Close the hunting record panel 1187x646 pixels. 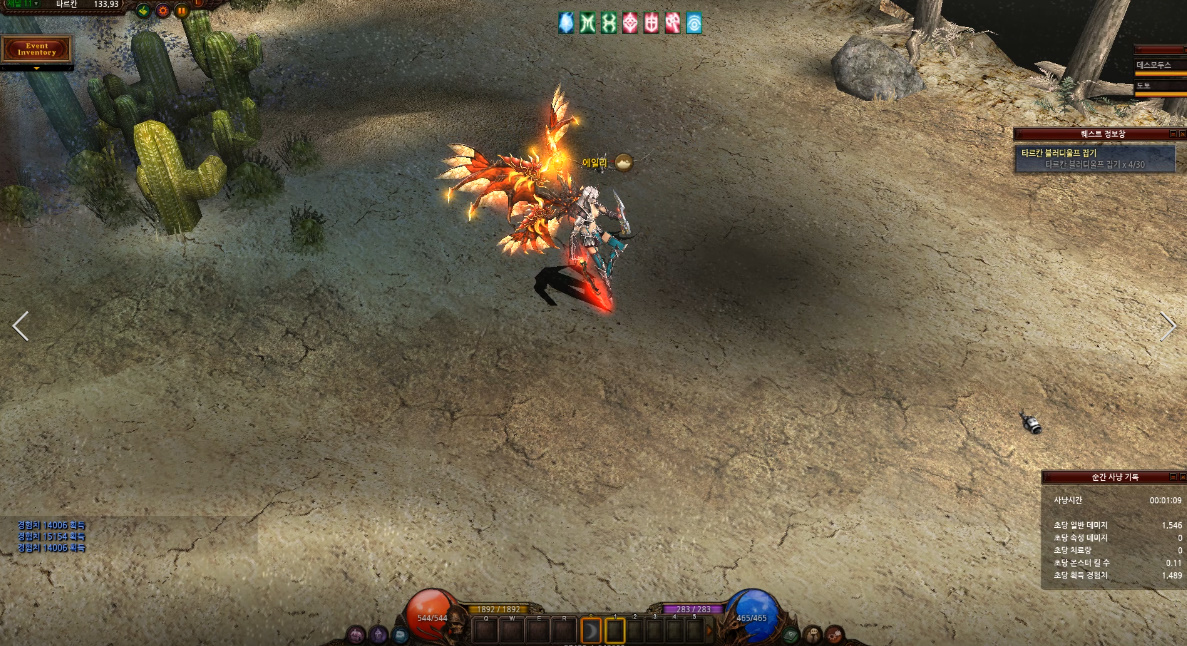[x=1180, y=476]
